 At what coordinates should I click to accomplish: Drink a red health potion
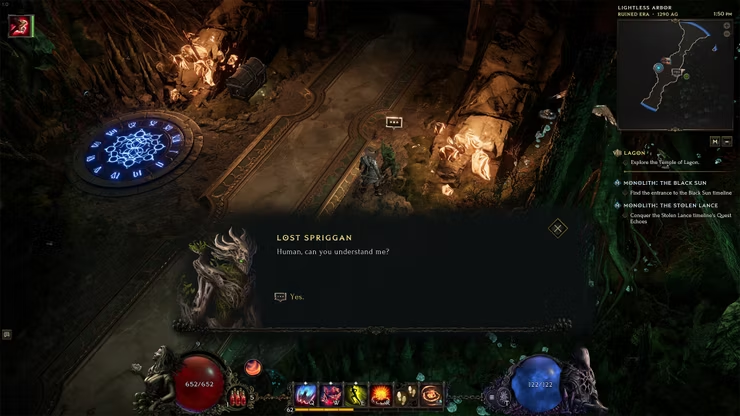click(238, 396)
